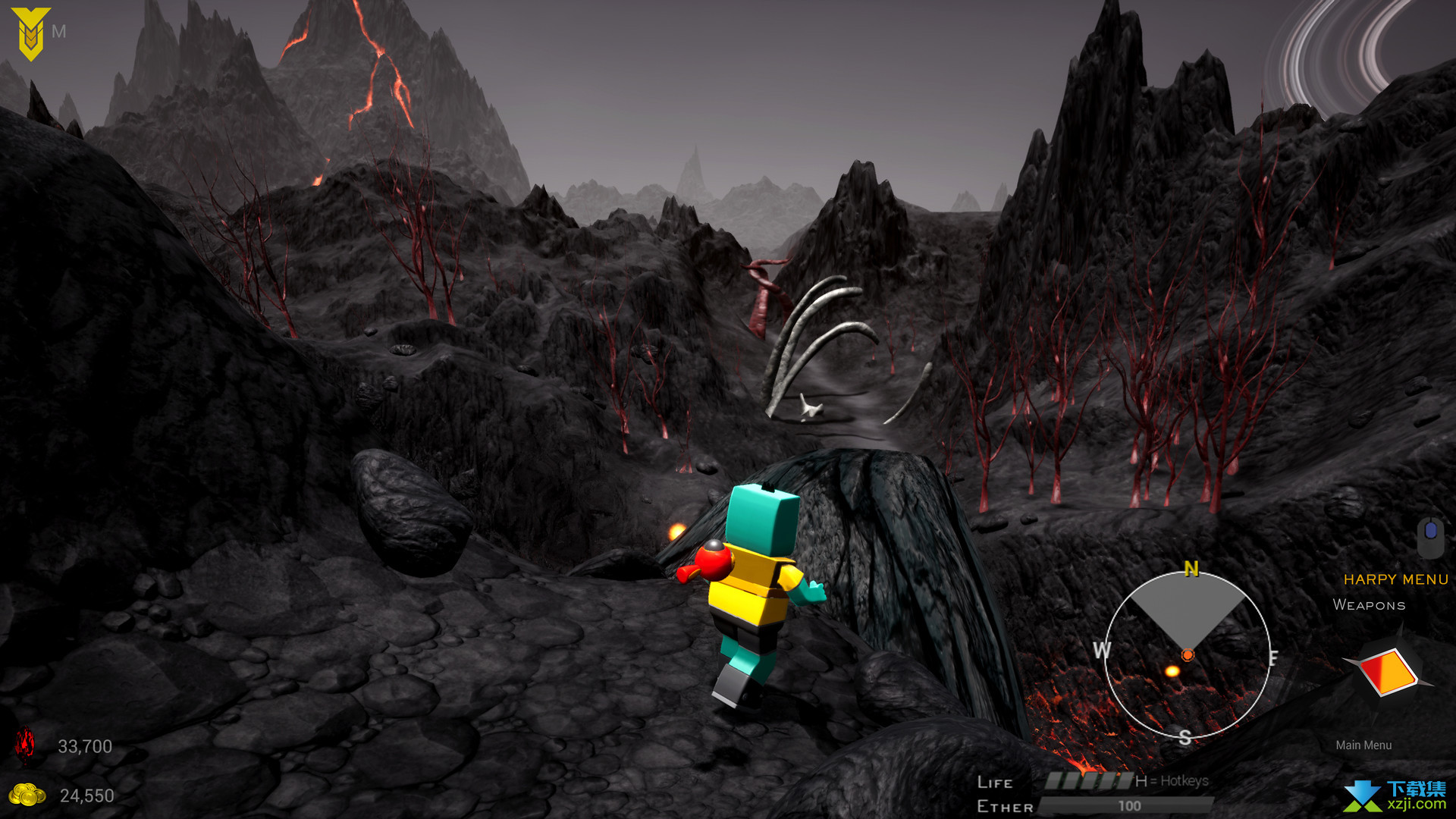The width and height of the screenshot is (1456, 819).
Task: Click the red and orange weapon icon
Action: point(1388,671)
